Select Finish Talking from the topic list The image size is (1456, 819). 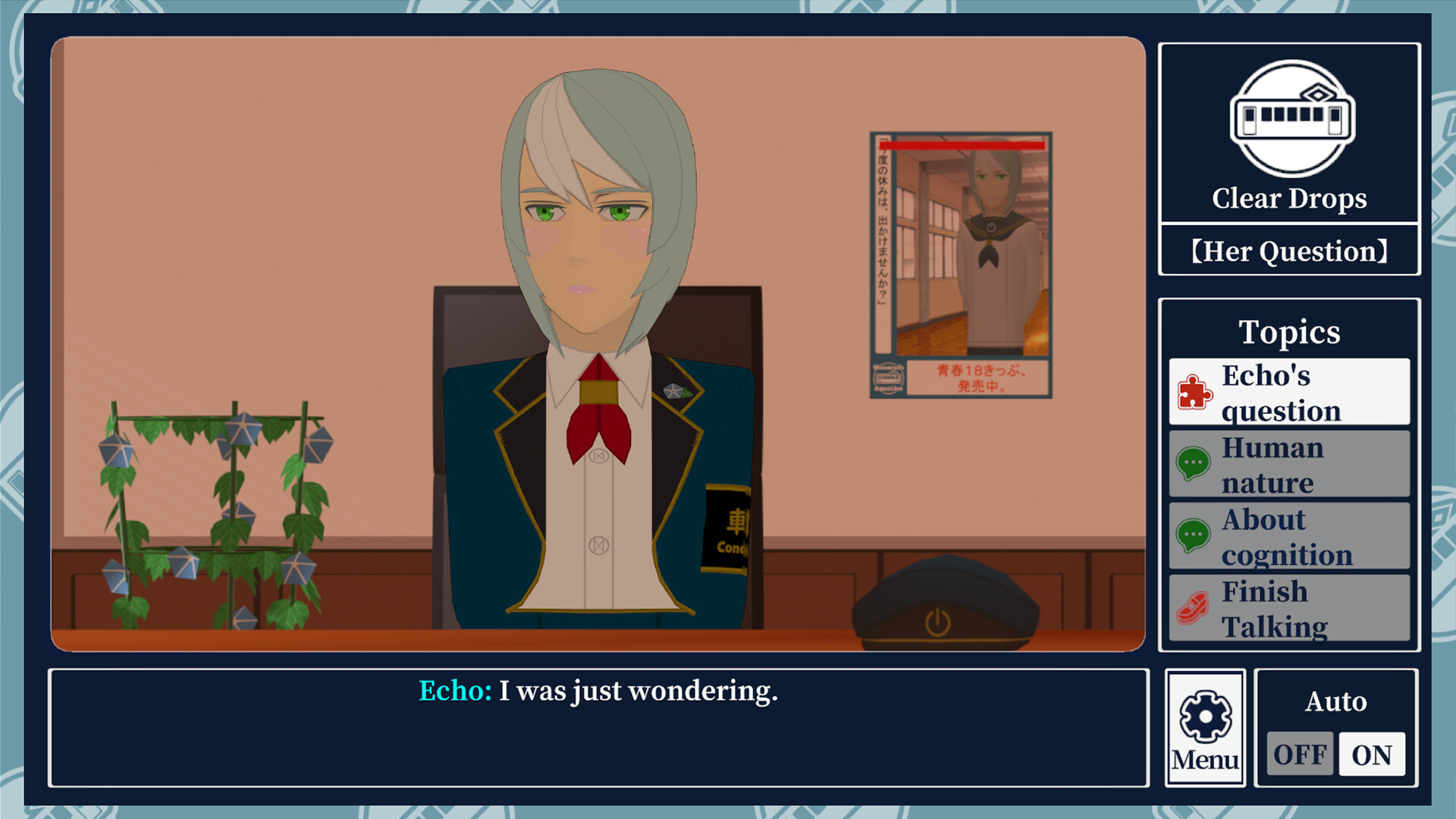coord(1289,608)
